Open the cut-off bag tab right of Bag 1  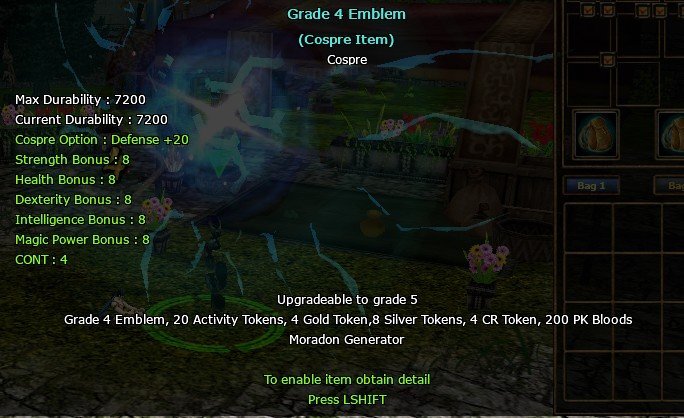tap(669, 186)
